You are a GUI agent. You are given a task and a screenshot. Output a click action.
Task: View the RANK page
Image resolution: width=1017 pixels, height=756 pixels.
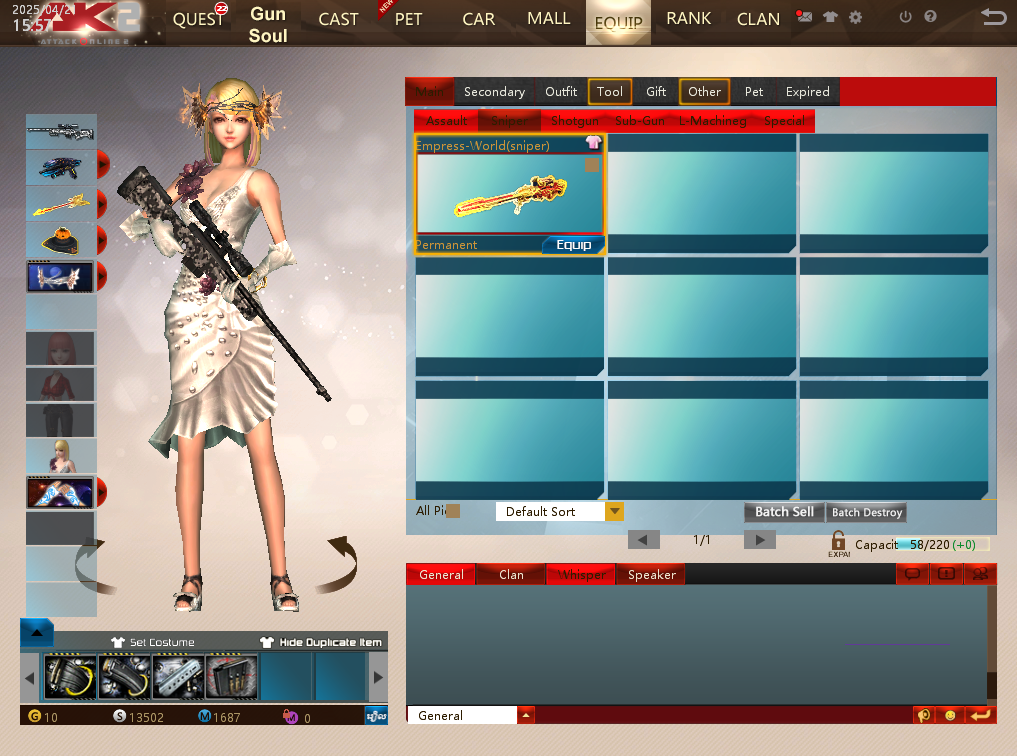click(688, 19)
